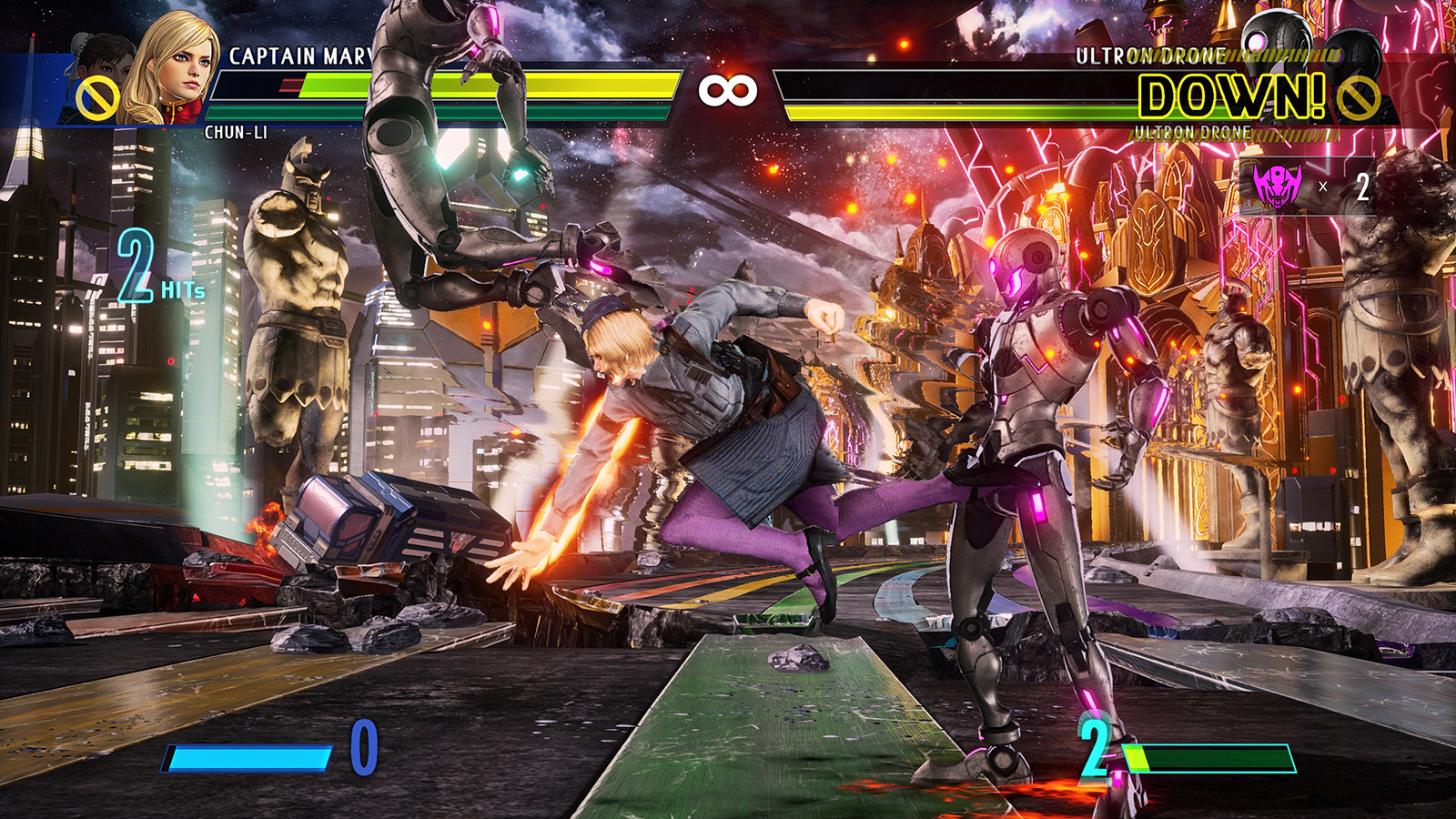
Task: Select the ULTRON DRONE name label
Action: click(x=1148, y=55)
